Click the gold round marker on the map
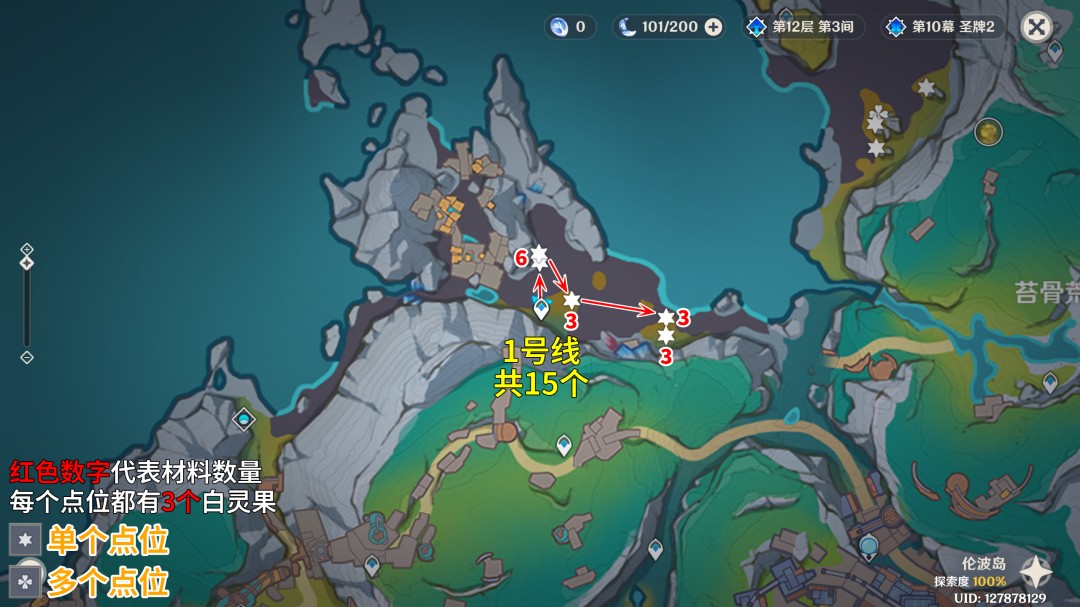 pyautogui.click(x=989, y=131)
